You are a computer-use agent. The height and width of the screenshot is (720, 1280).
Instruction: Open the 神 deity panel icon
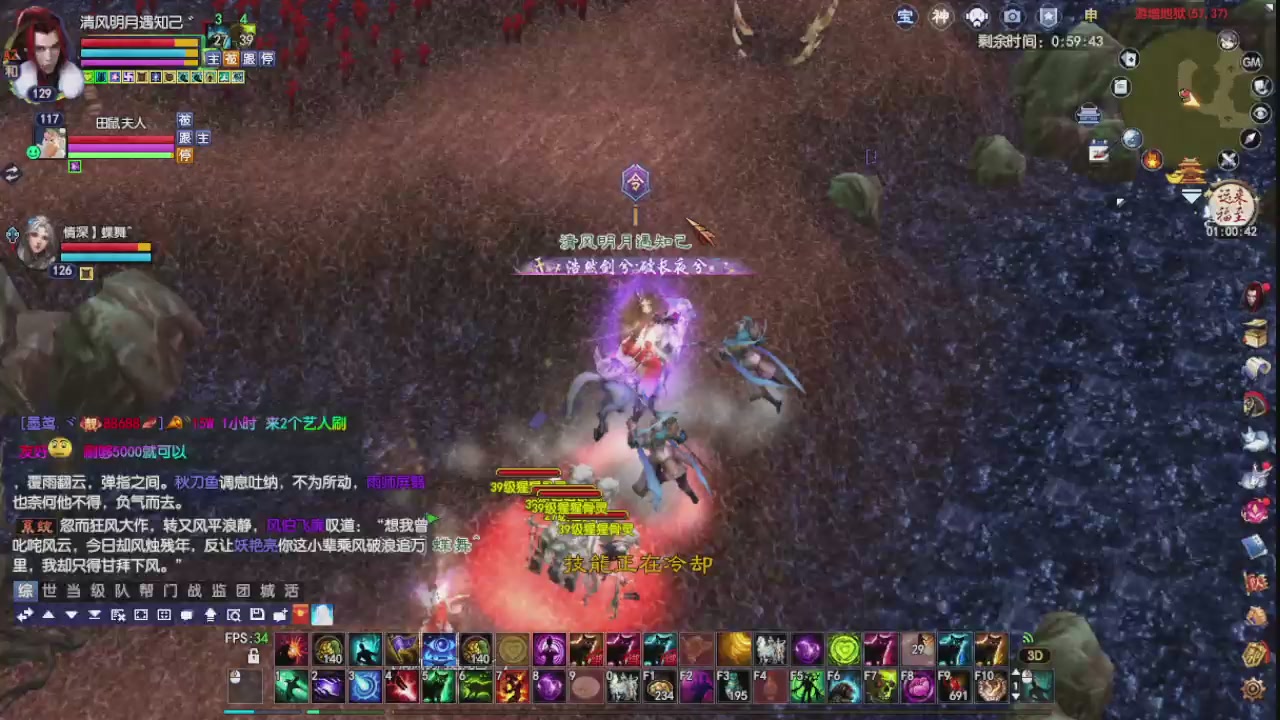point(940,17)
